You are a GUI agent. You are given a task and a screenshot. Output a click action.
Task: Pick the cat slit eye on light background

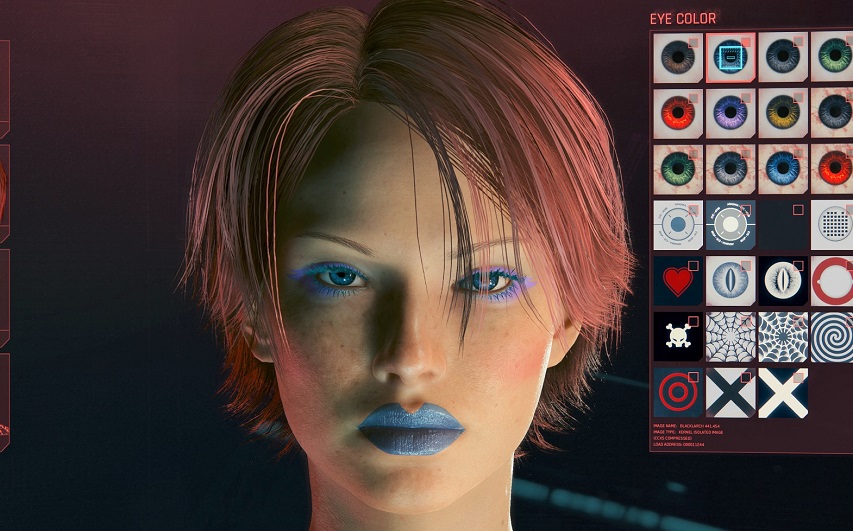coord(731,281)
